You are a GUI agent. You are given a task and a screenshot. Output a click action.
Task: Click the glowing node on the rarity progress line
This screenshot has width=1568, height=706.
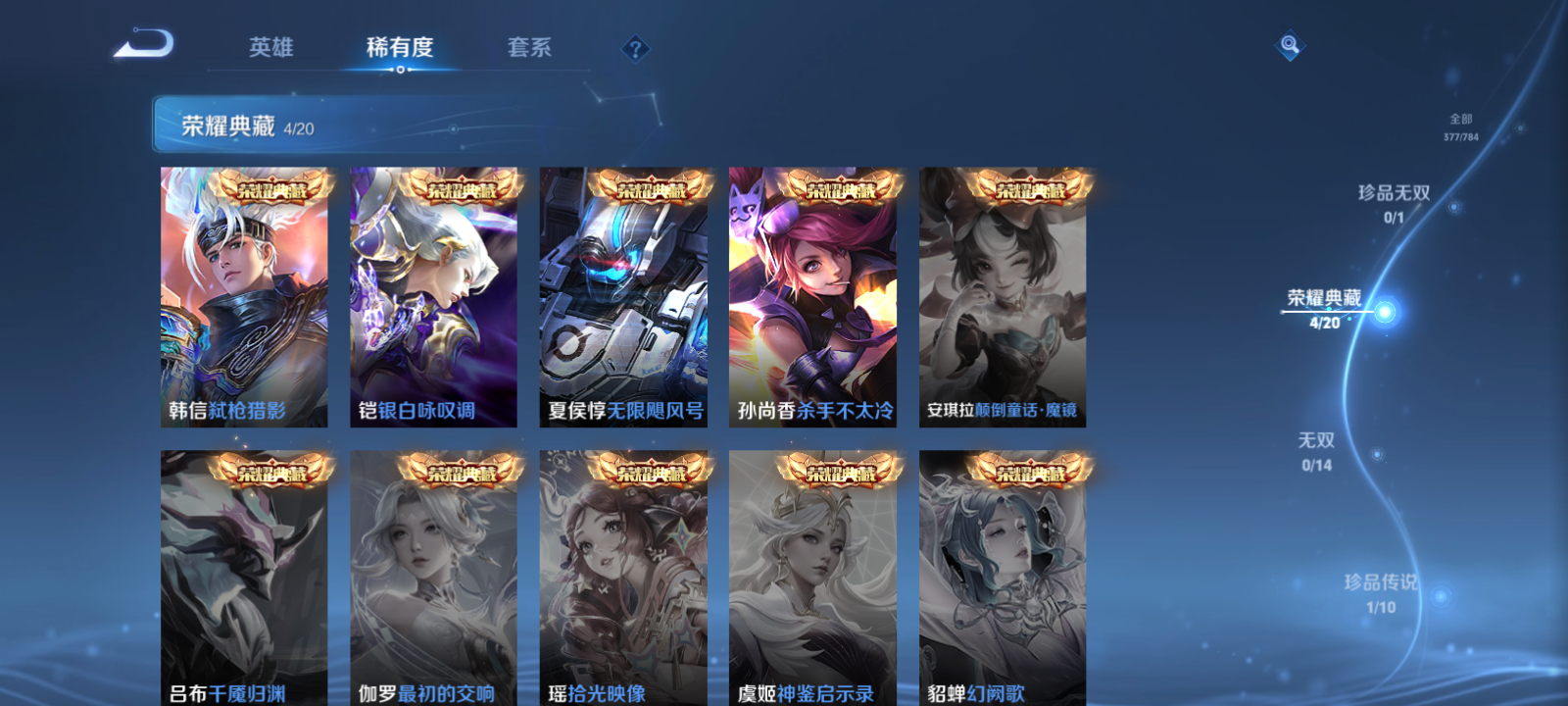tap(1384, 313)
